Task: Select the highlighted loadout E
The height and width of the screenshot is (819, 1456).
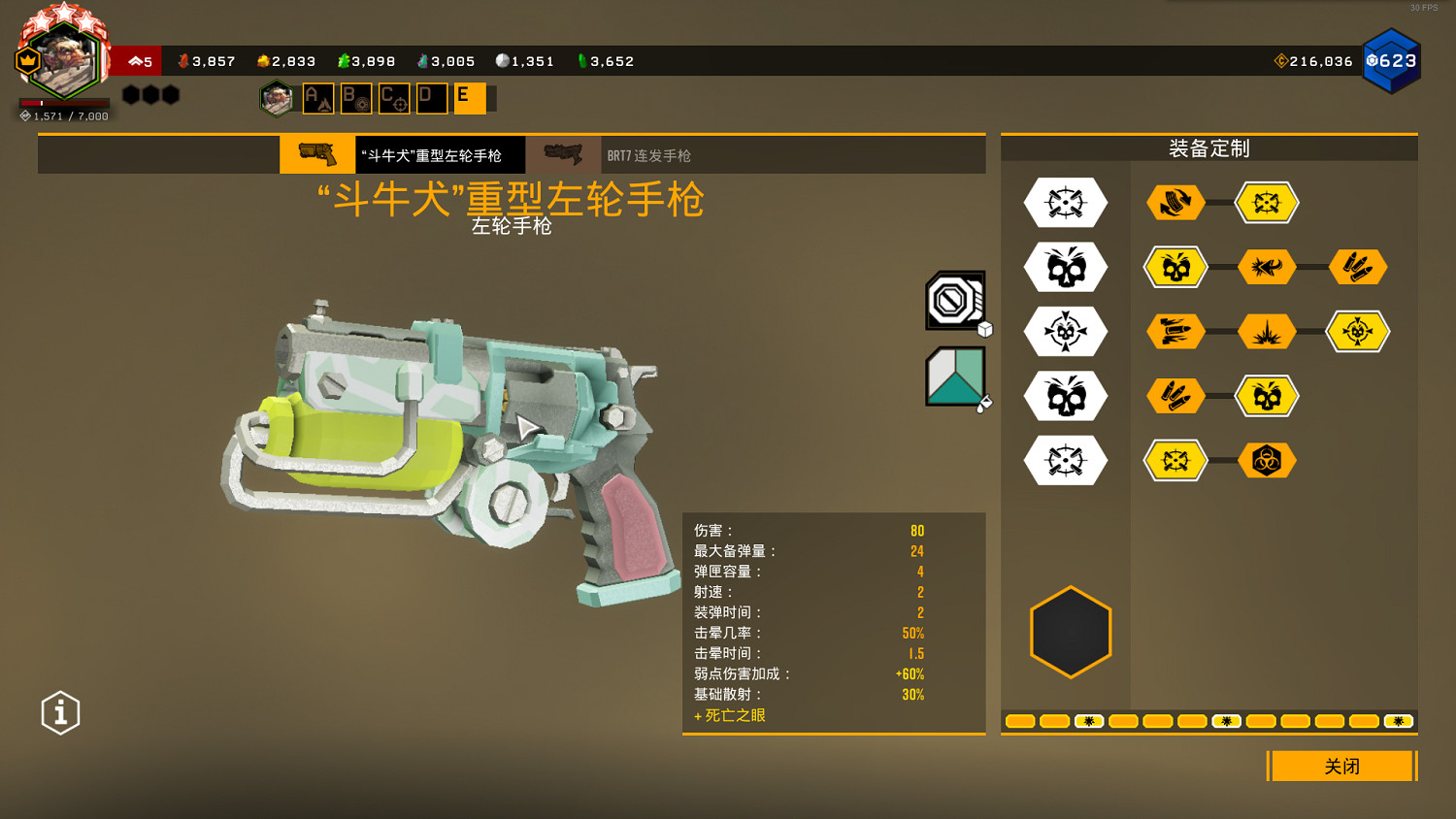Action: click(x=470, y=98)
